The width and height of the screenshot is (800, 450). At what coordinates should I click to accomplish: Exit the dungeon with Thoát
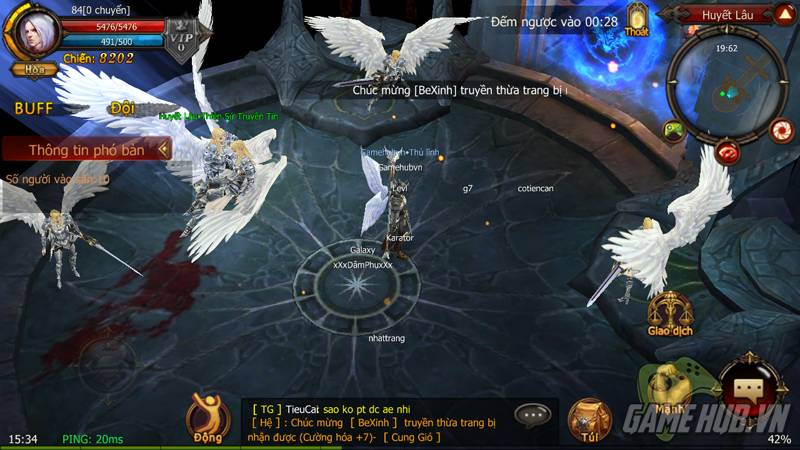[x=636, y=20]
